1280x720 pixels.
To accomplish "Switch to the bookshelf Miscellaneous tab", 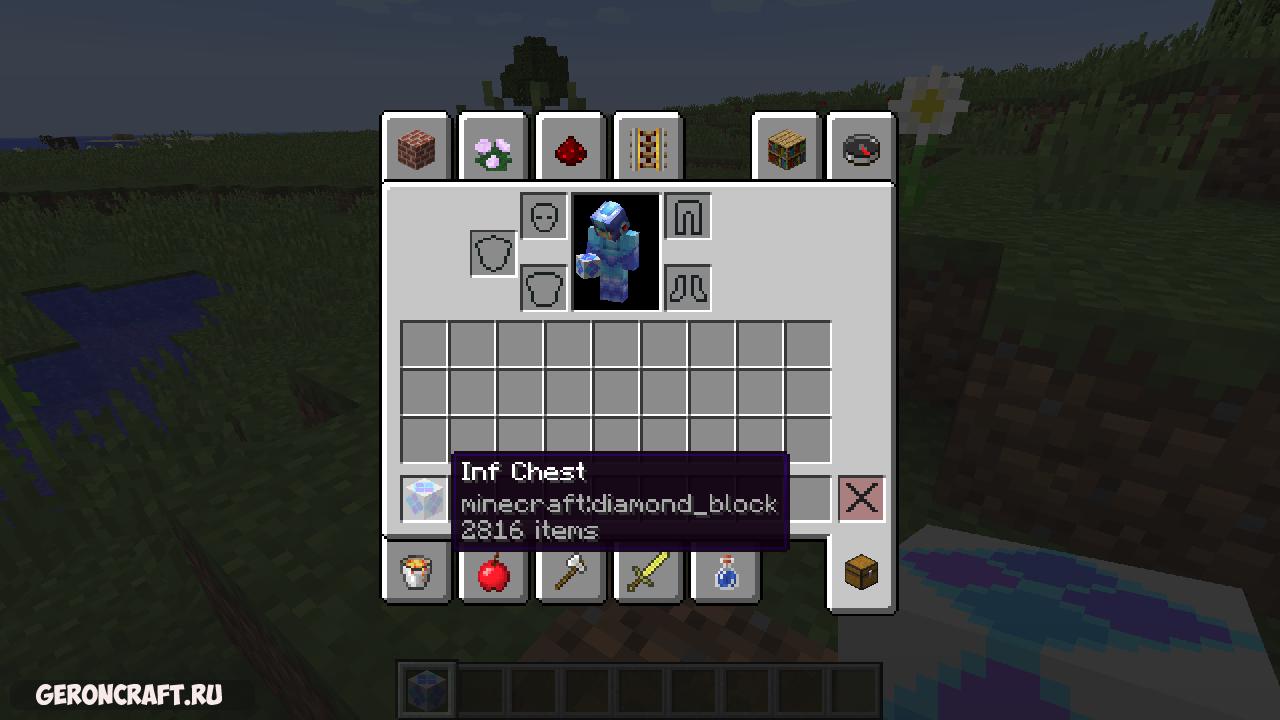I will [786, 150].
